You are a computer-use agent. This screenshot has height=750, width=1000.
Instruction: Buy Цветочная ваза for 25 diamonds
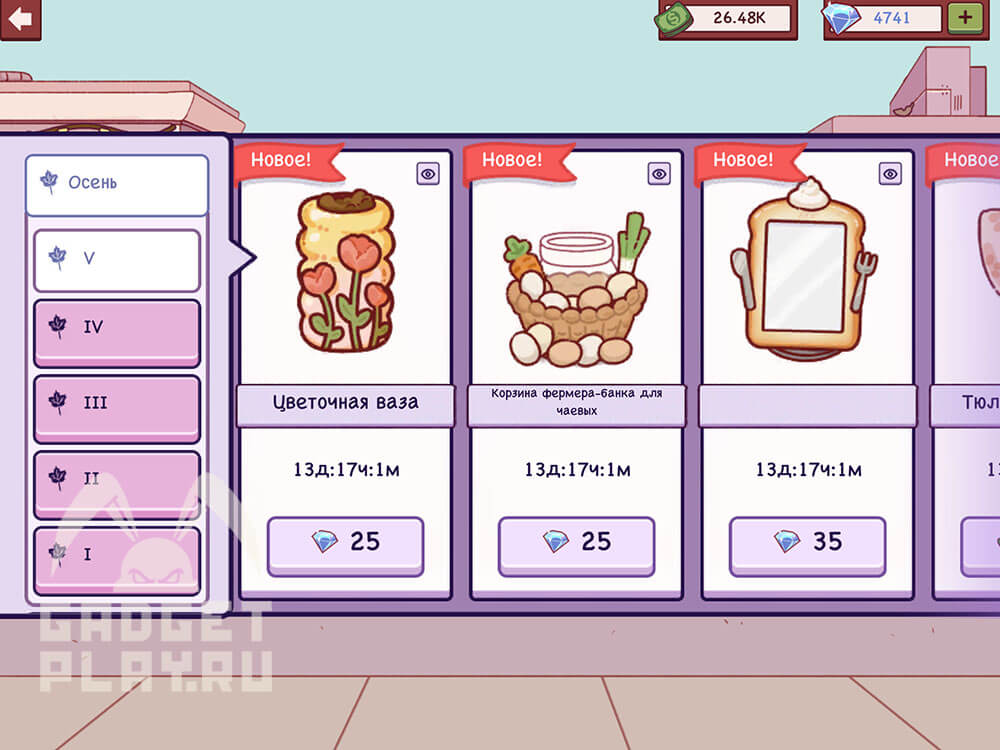tap(345, 544)
